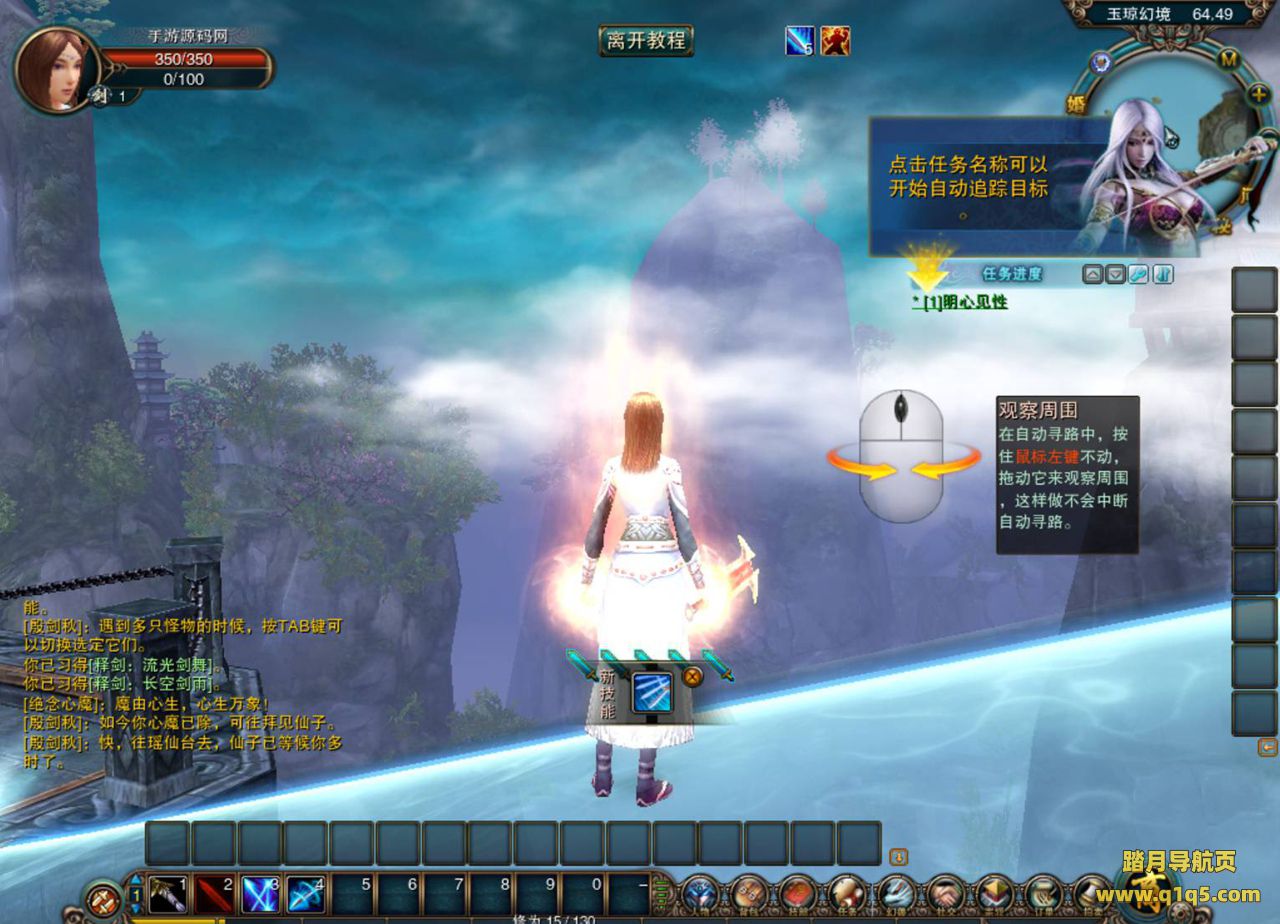Open the handshake social menu icon
The height and width of the screenshot is (924, 1280).
945,893
